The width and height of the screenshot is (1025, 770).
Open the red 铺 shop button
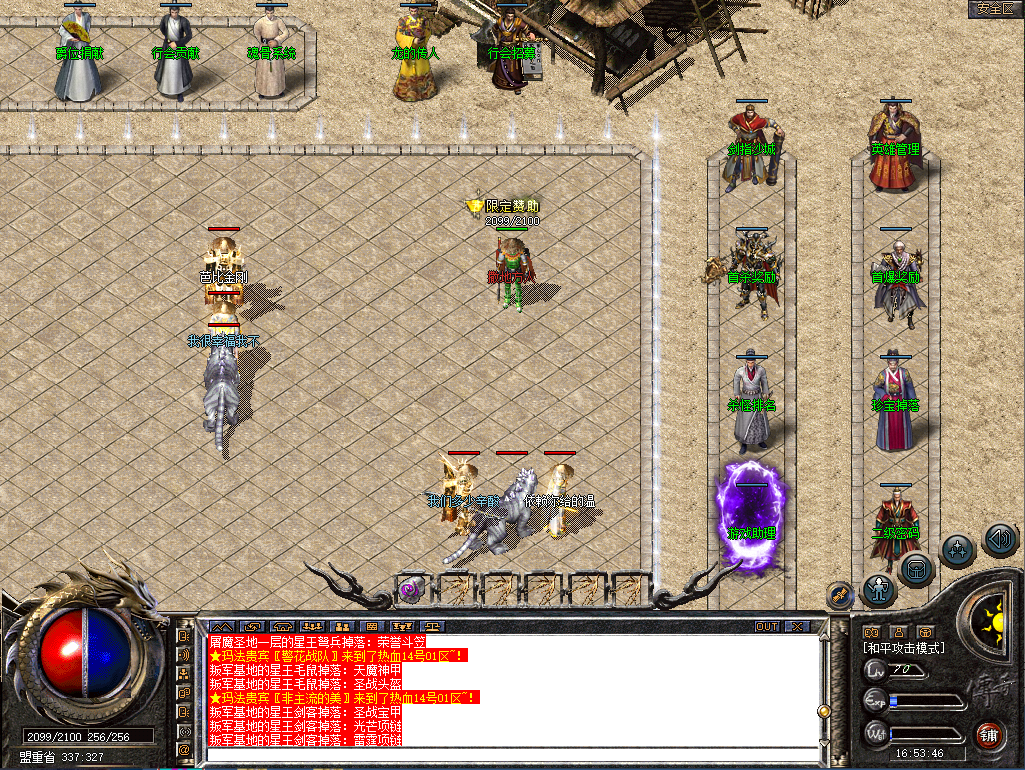989,733
